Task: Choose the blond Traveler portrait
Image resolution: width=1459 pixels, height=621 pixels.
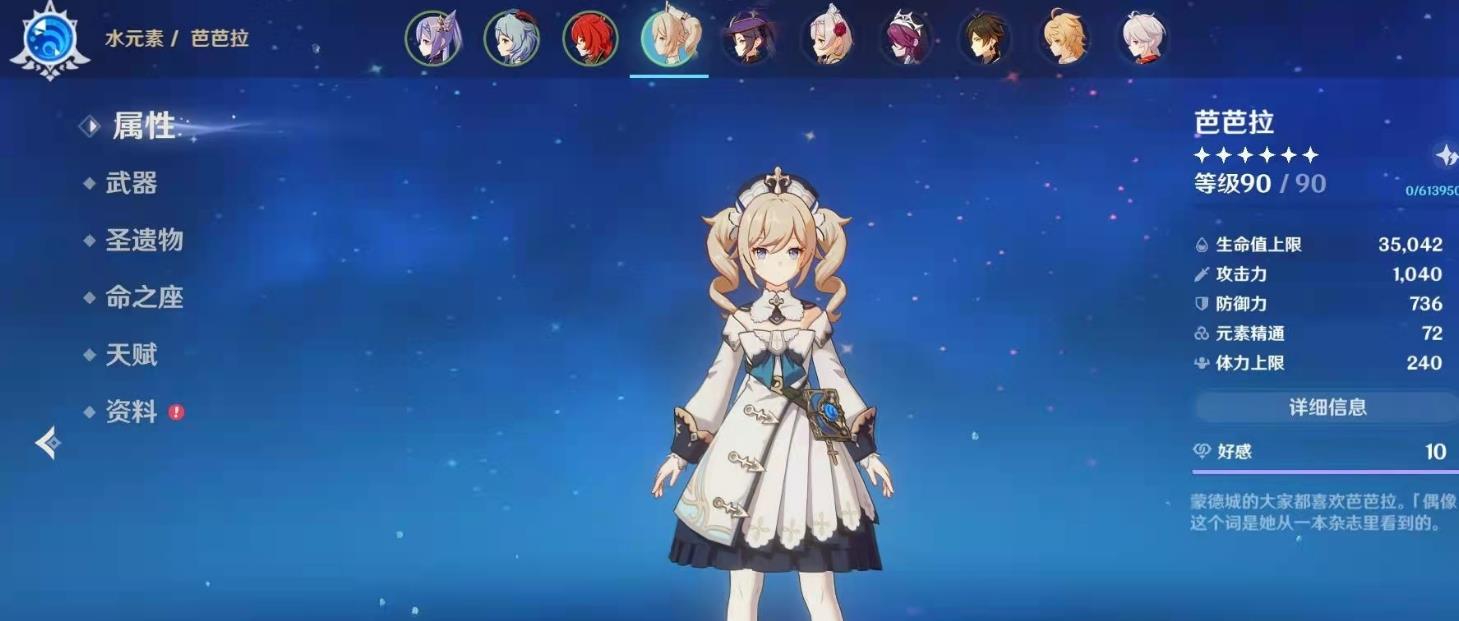Action: [1064, 39]
